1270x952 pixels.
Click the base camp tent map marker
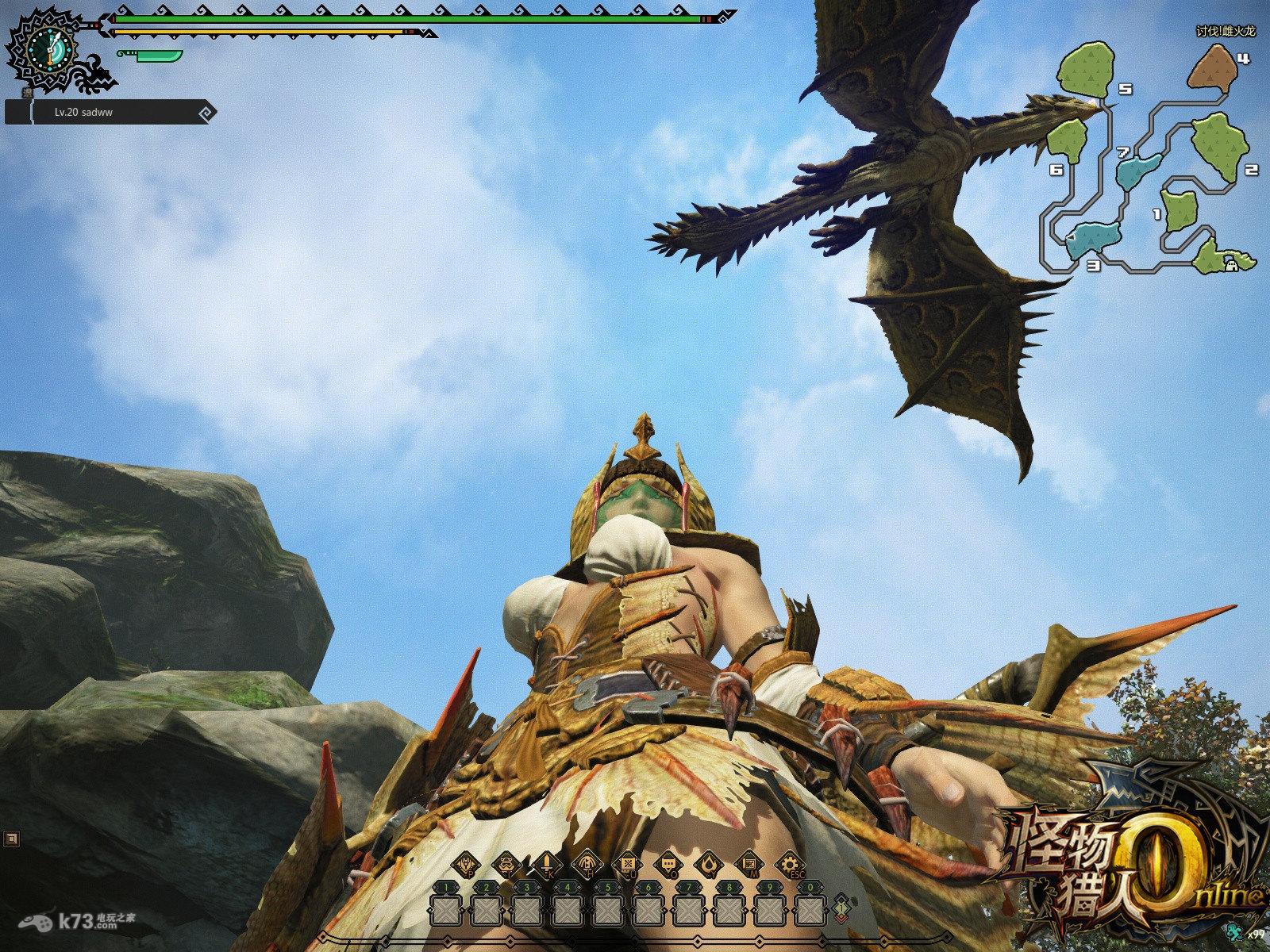pos(1231,267)
